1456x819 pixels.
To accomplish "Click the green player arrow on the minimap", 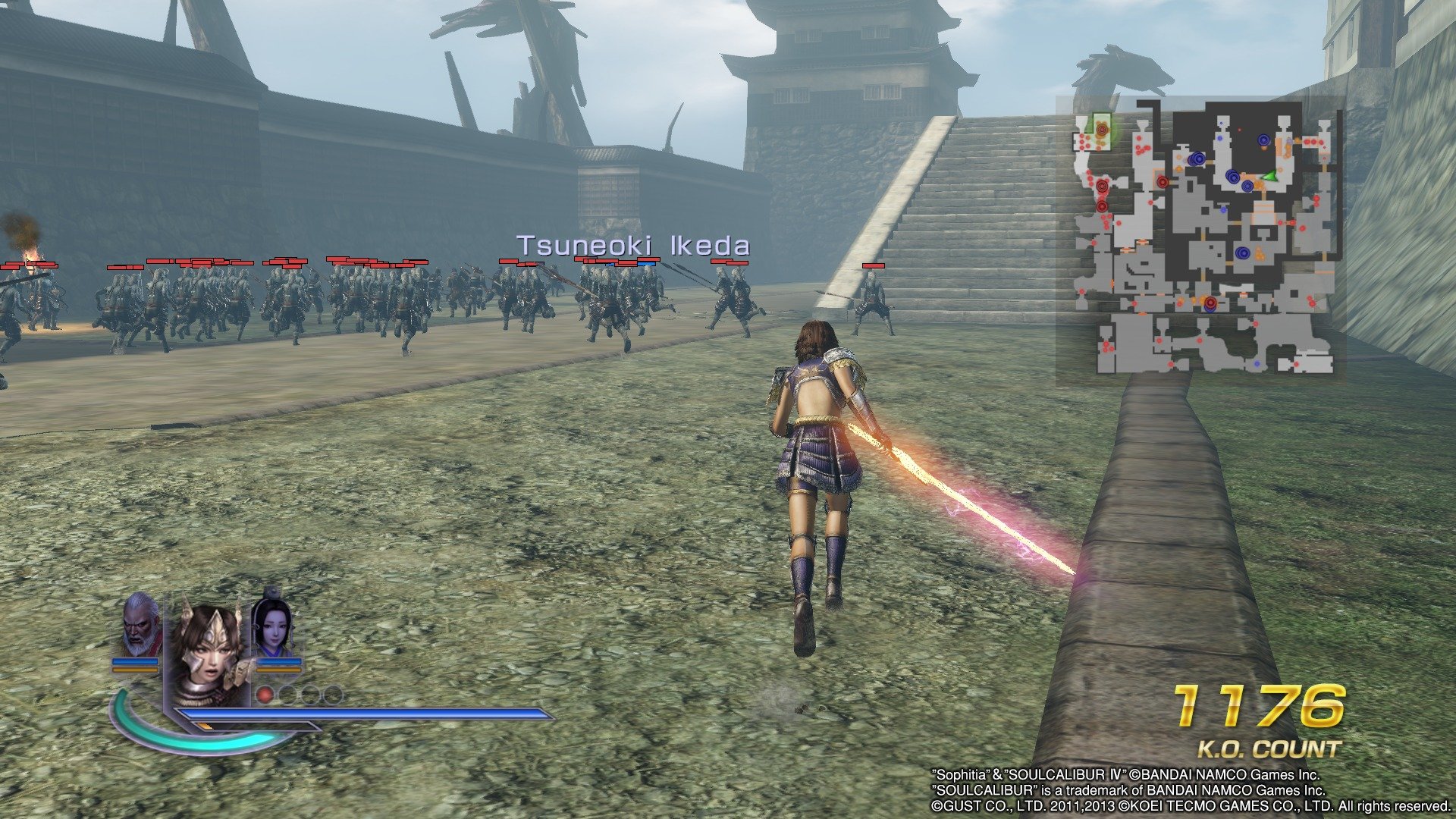I will [1271, 177].
